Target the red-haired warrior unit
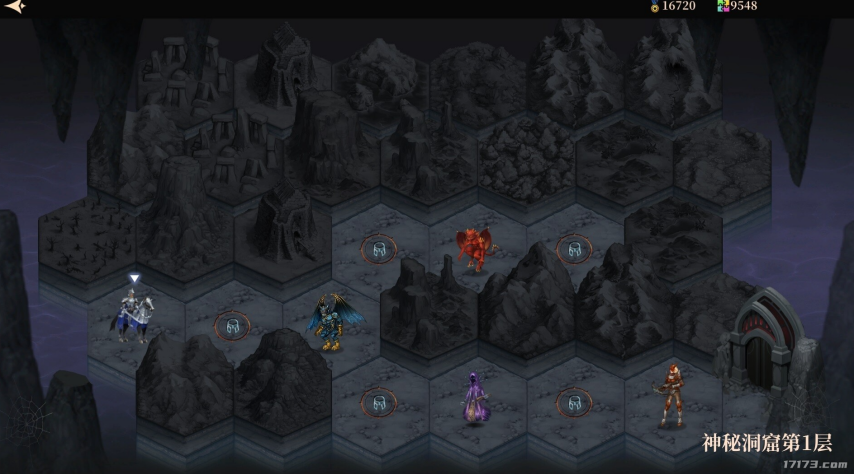 670,396
